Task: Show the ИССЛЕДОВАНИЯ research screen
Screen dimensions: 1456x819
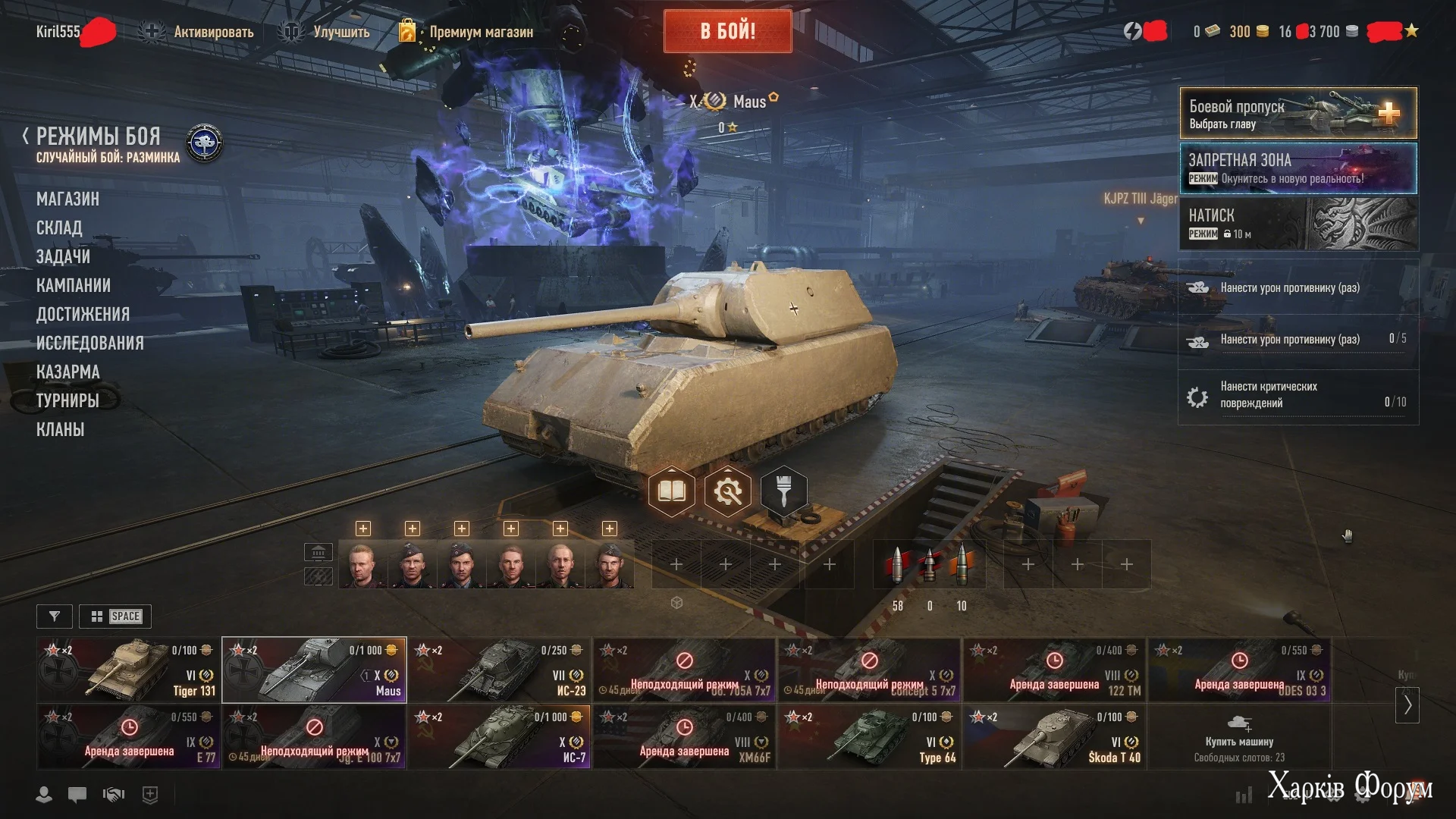Action: click(89, 344)
